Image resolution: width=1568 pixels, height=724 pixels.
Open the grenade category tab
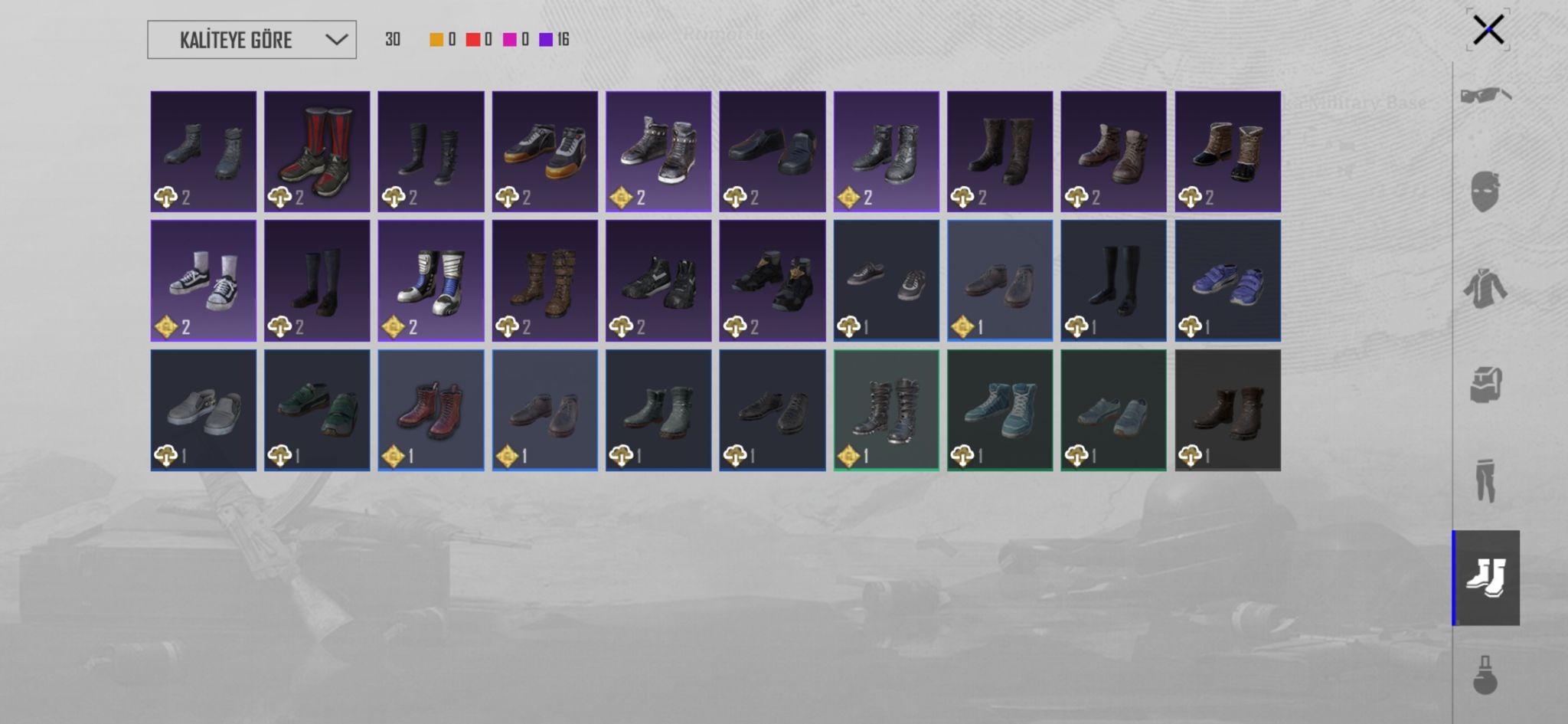[x=1485, y=674]
